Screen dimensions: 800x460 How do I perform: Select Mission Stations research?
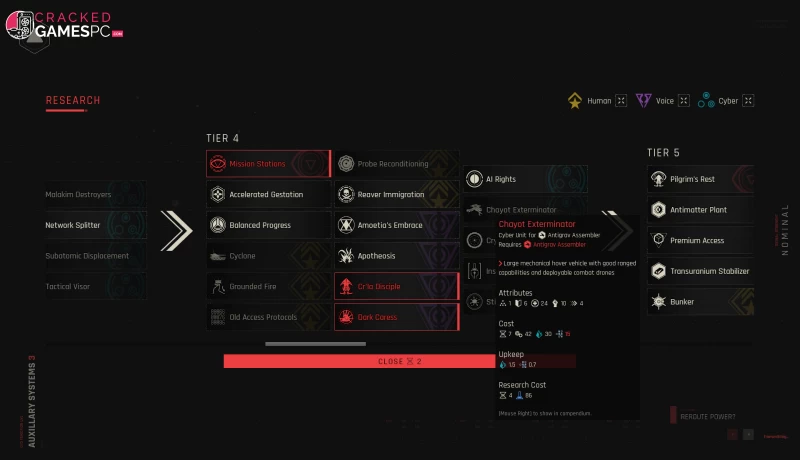click(x=268, y=164)
